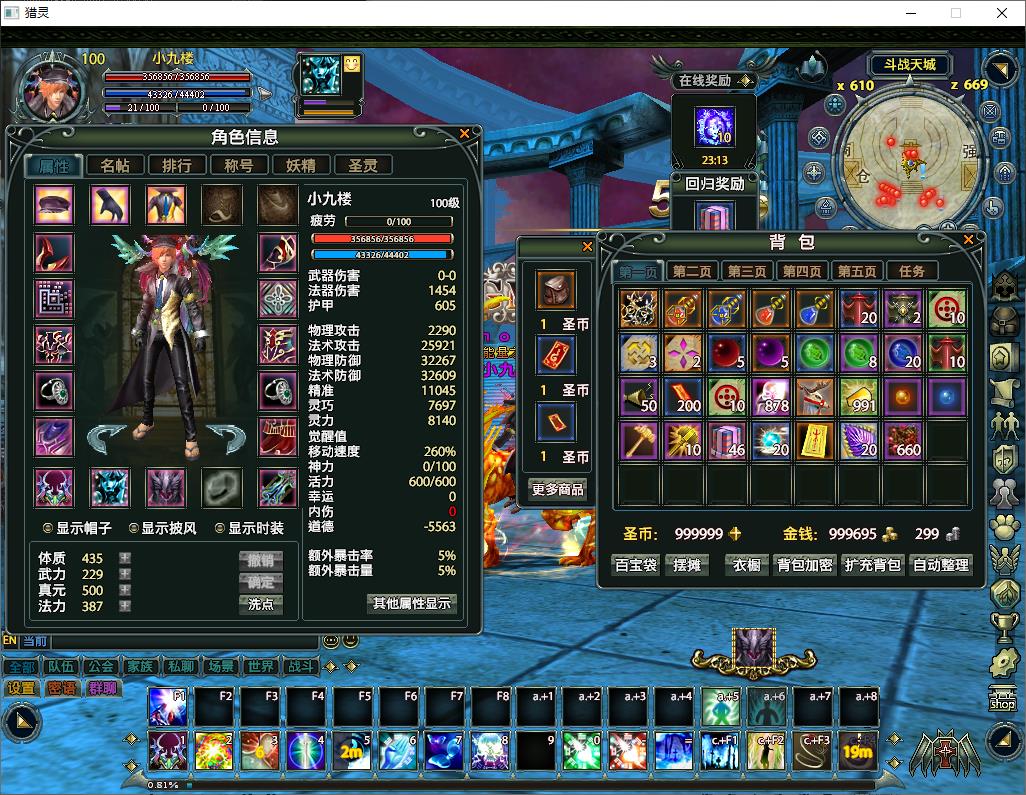Open the 妖精 tab
Screen dimensions: 1026x795
pos(301,166)
